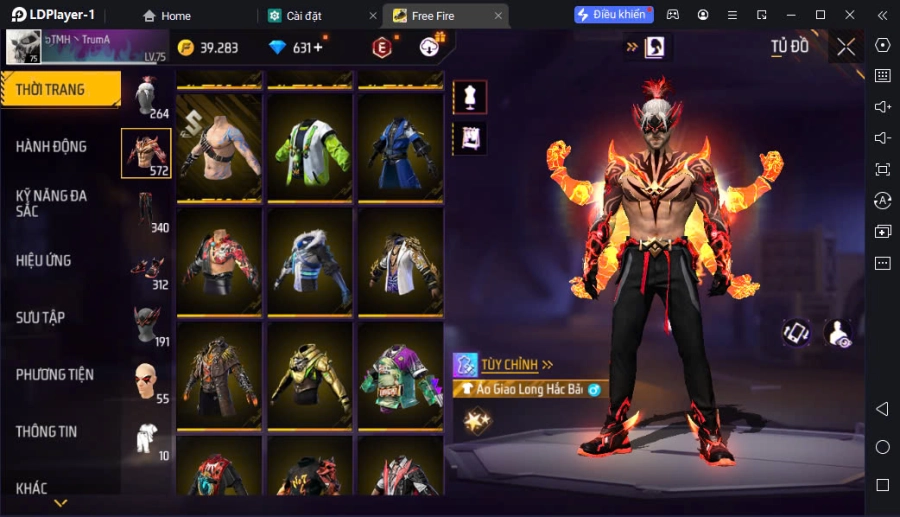This screenshot has height=517, width=900.
Task: Open the LDPlayer Điều khiển panel
Action: click(x=612, y=15)
